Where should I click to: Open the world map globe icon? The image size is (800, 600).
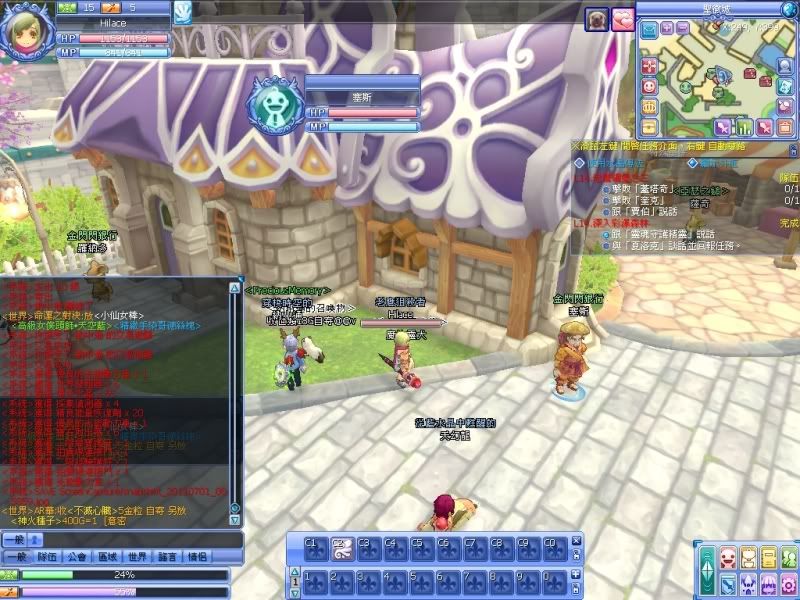(789, 9)
